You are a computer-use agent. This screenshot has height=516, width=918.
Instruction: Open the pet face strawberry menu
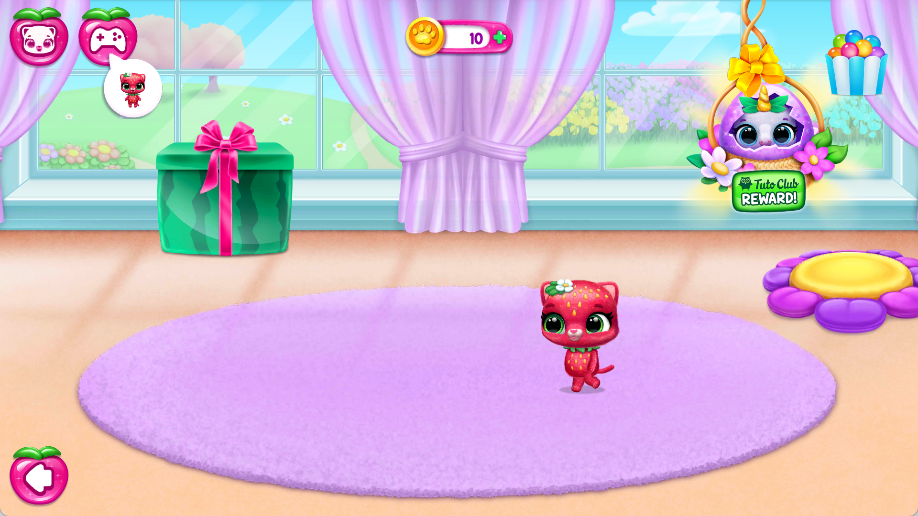tap(39, 37)
